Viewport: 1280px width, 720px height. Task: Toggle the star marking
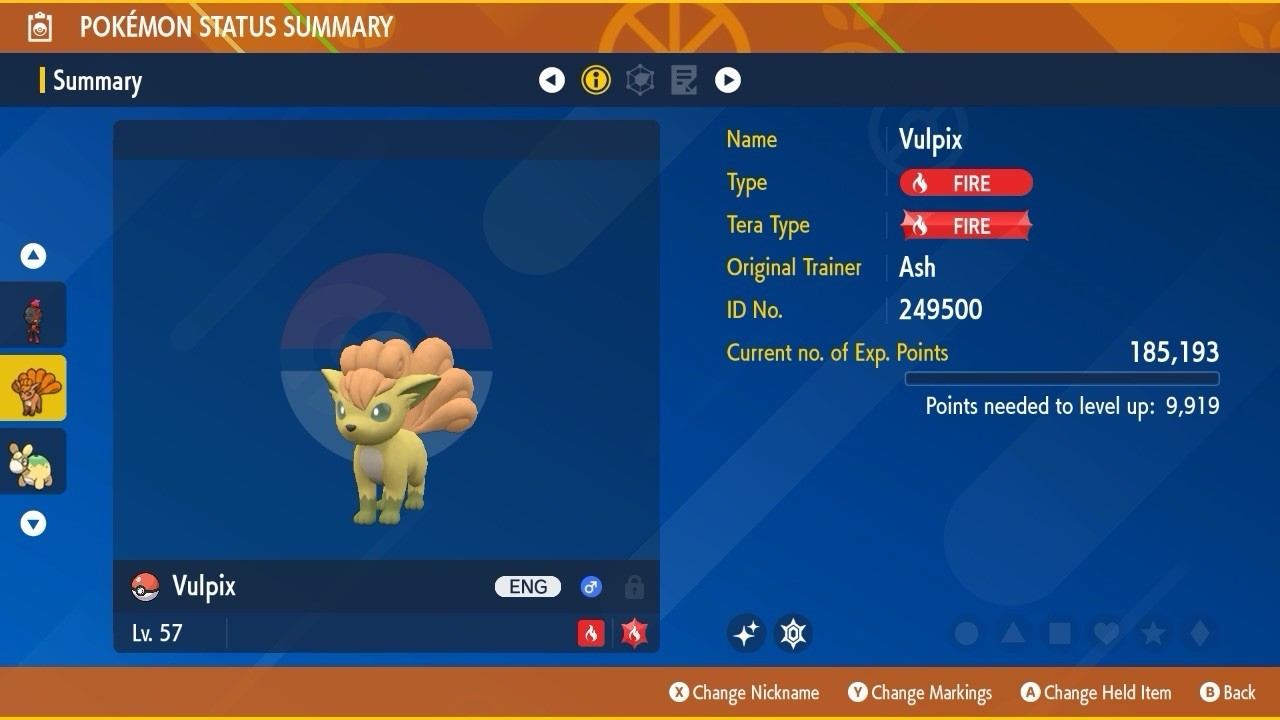[1153, 633]
